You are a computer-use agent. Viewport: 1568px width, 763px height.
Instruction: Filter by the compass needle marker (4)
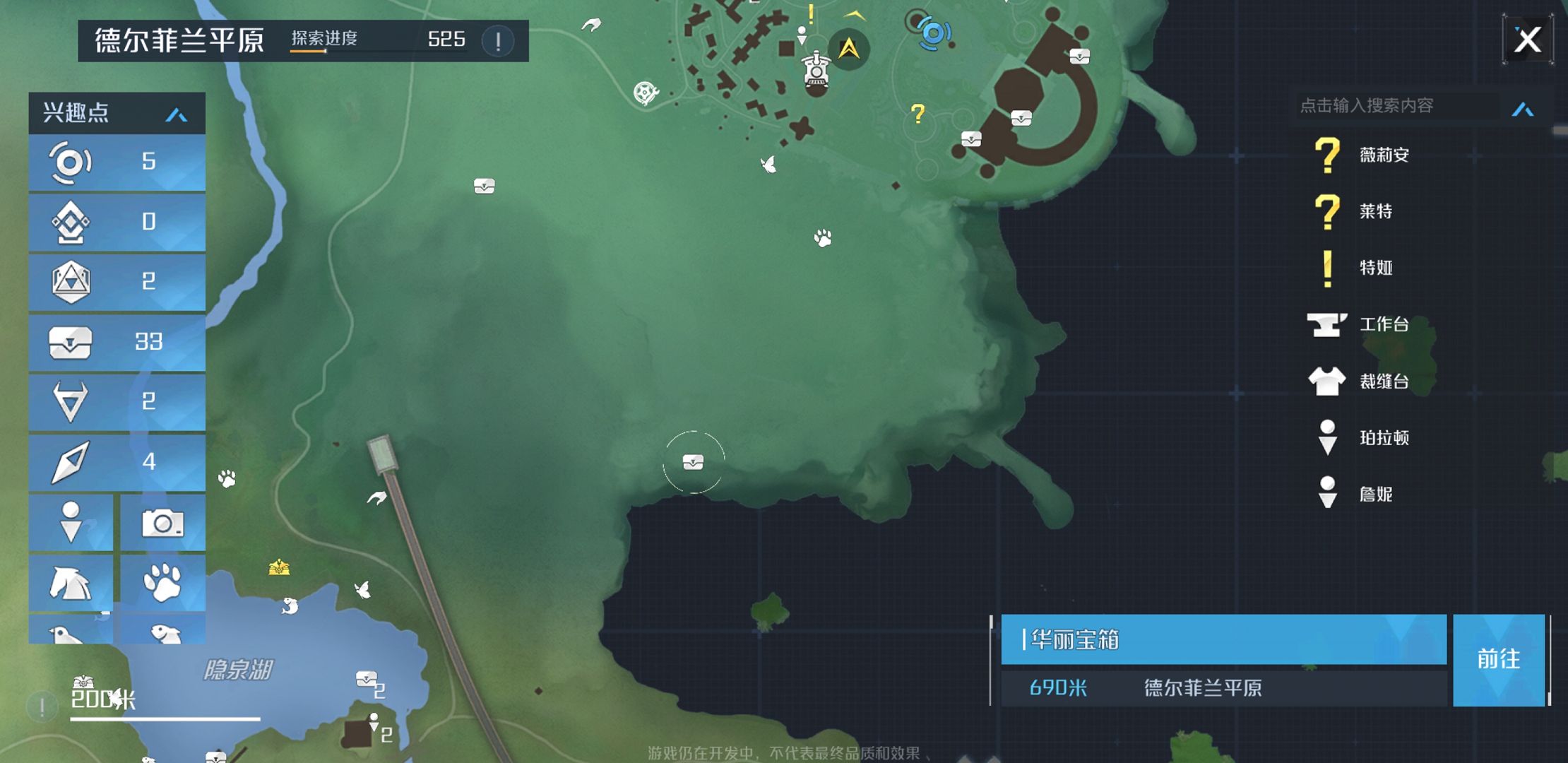tap(117, 463)
